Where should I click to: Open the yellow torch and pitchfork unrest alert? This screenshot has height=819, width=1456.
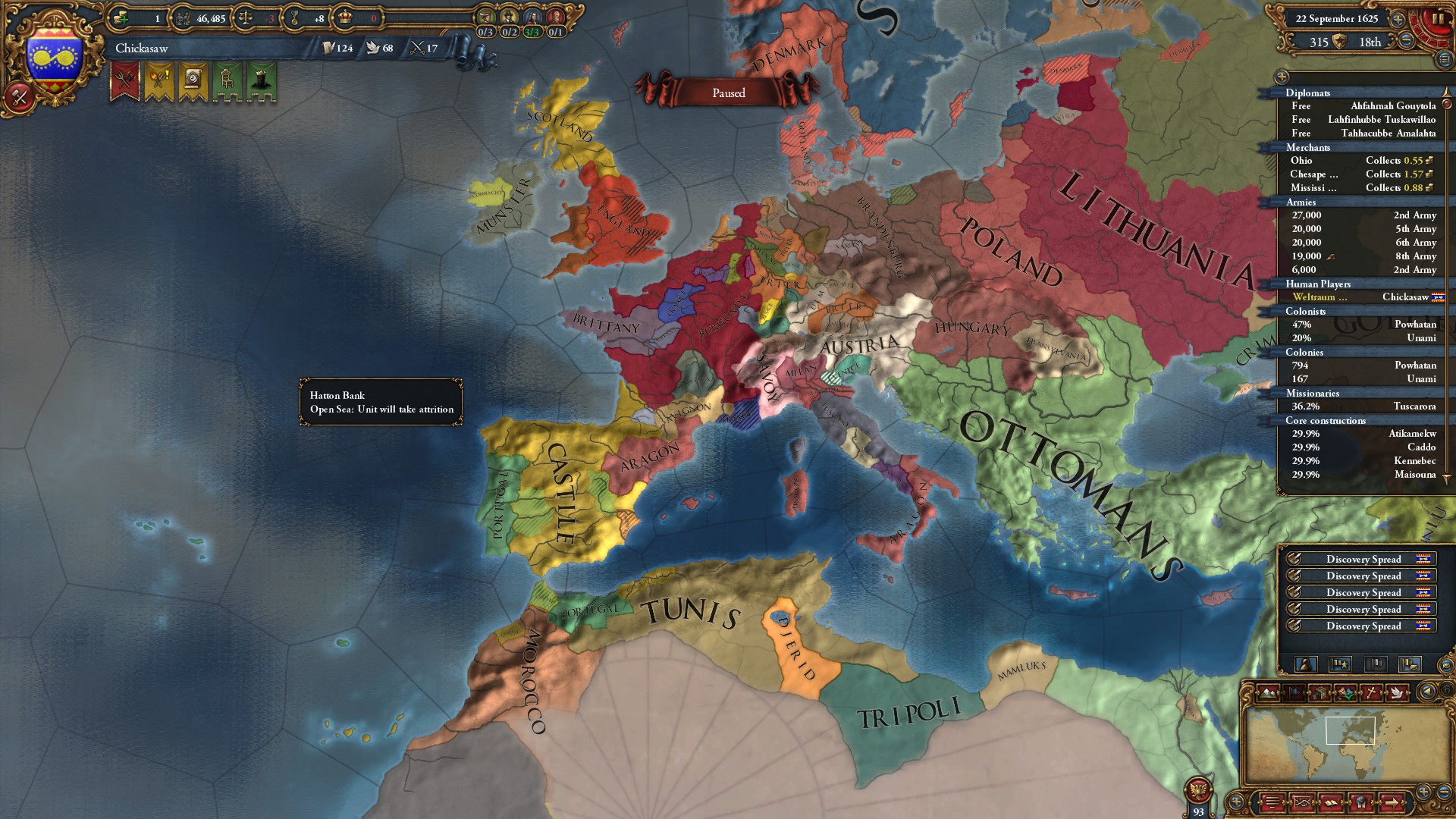159,80
